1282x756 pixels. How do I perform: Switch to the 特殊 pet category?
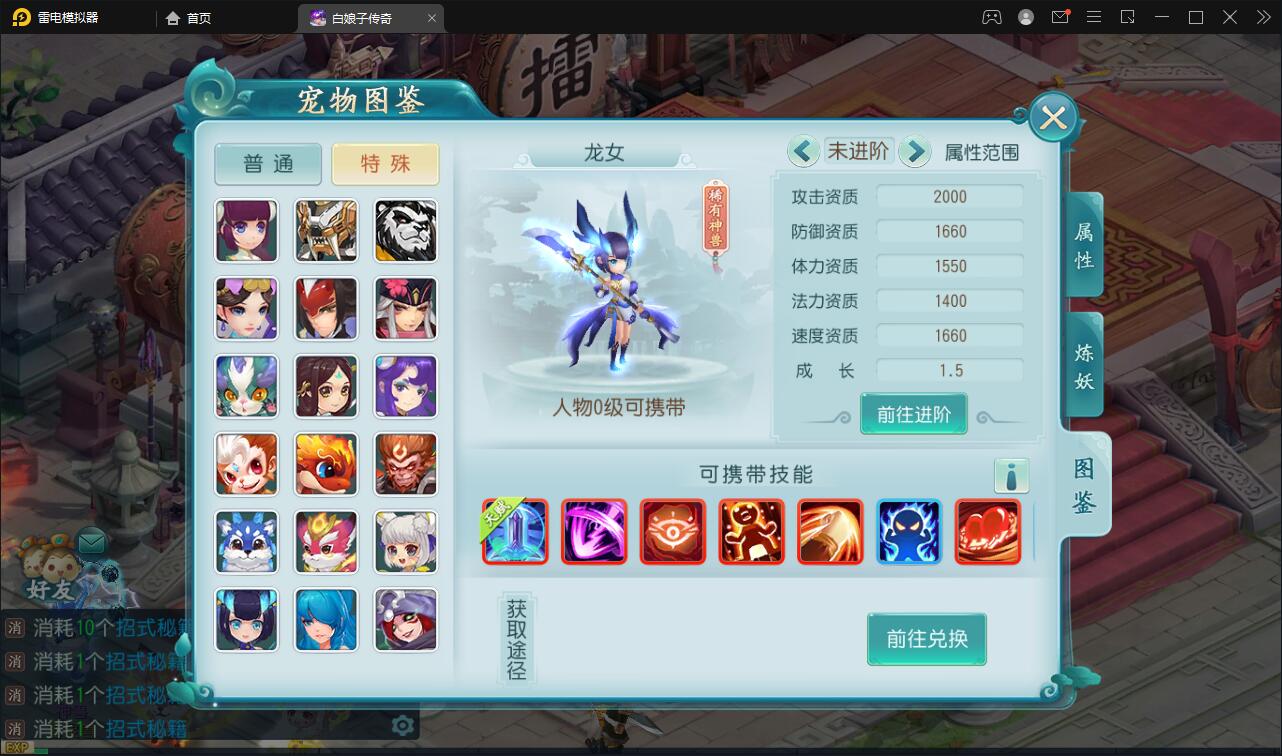(385, 164)
